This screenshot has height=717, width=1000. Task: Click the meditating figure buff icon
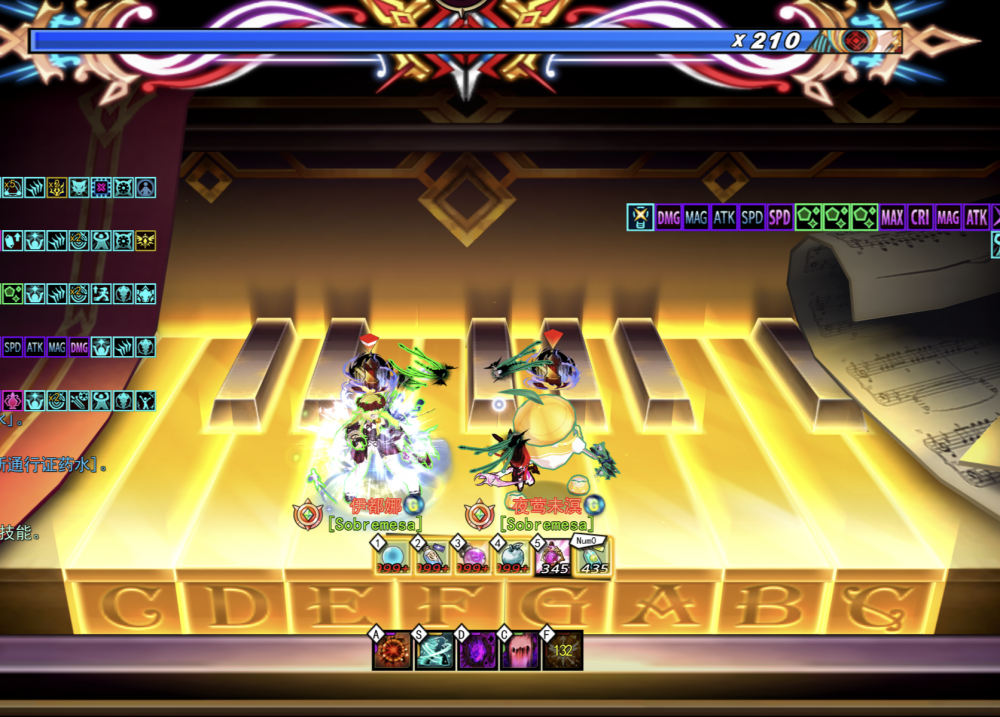coord(146,187)
